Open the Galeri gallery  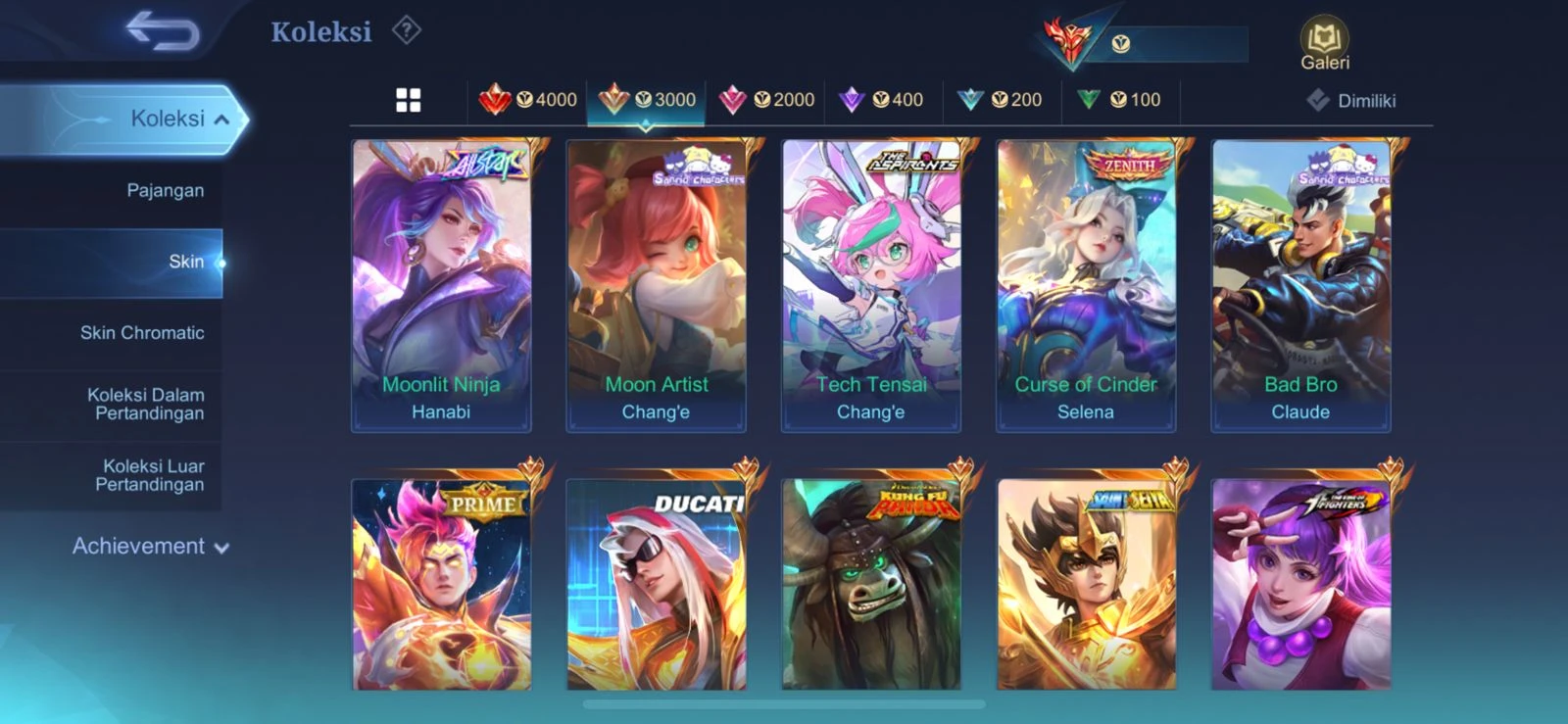point(1324,45)
